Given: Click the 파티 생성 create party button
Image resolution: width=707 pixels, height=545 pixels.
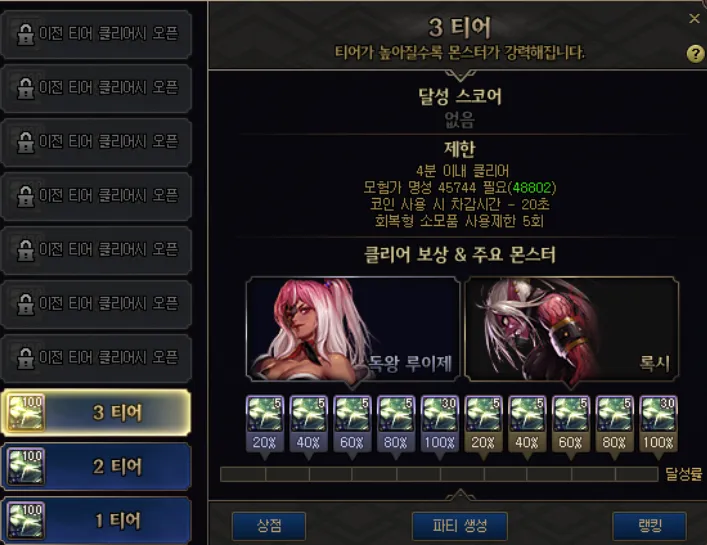Looking at the screenshot, I should (459, 526).
